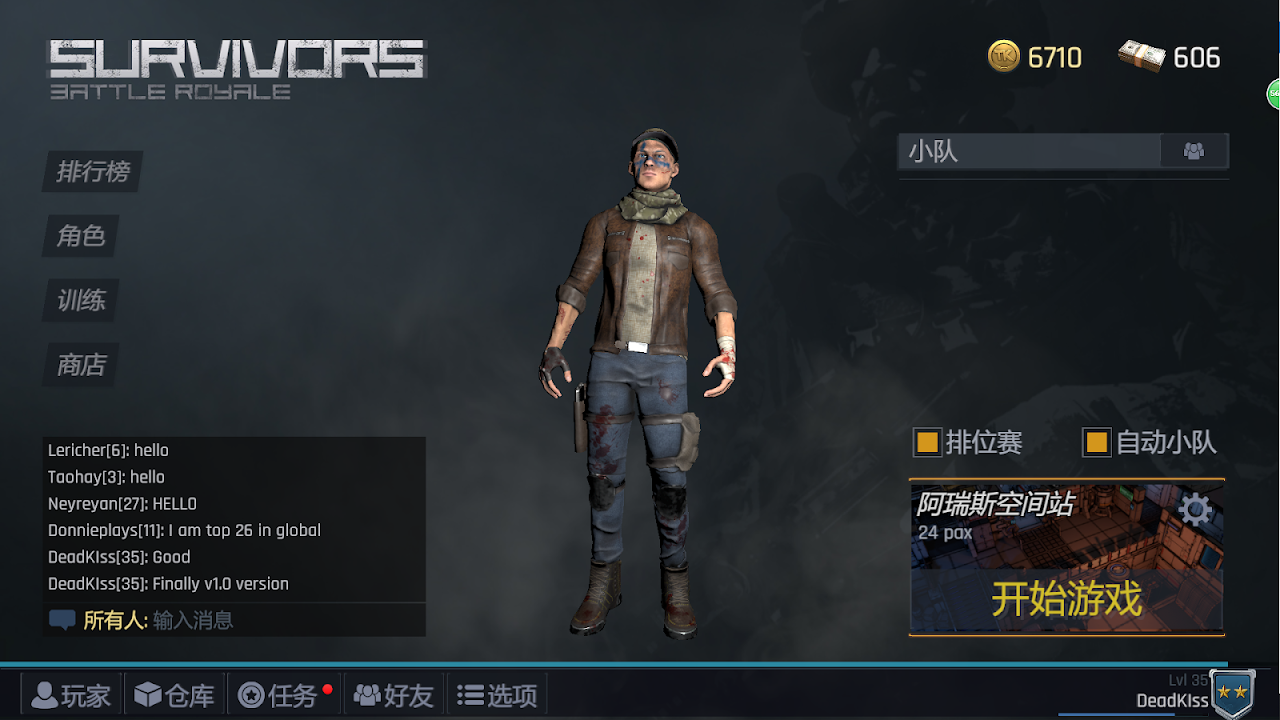Click the cash bundle currency icon
1280x720 pixels.
click(1141, 57)
